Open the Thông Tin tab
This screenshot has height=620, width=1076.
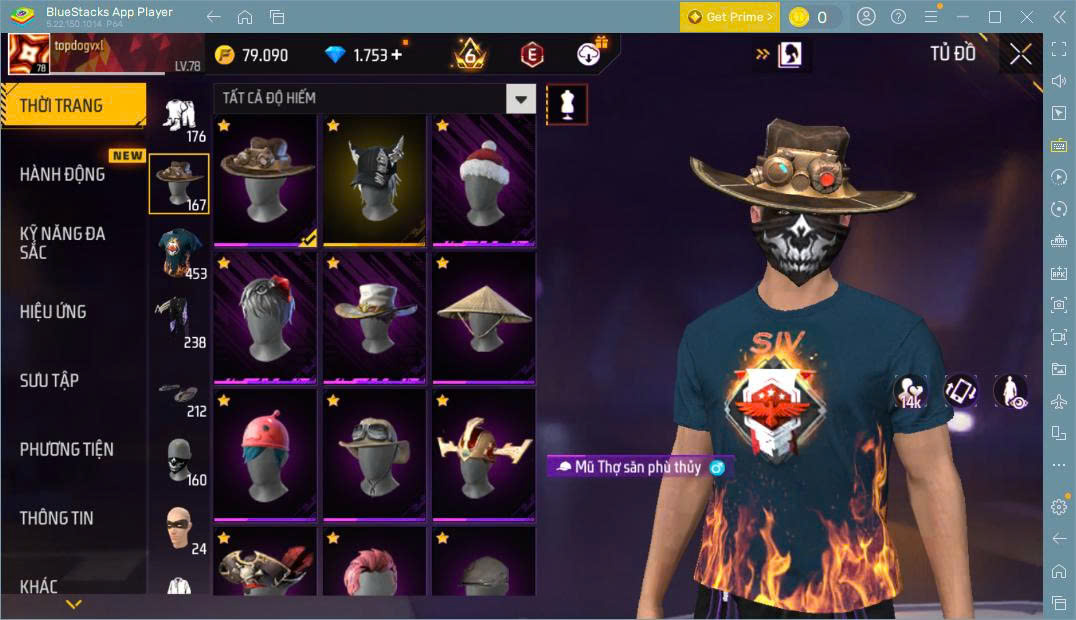57,518
